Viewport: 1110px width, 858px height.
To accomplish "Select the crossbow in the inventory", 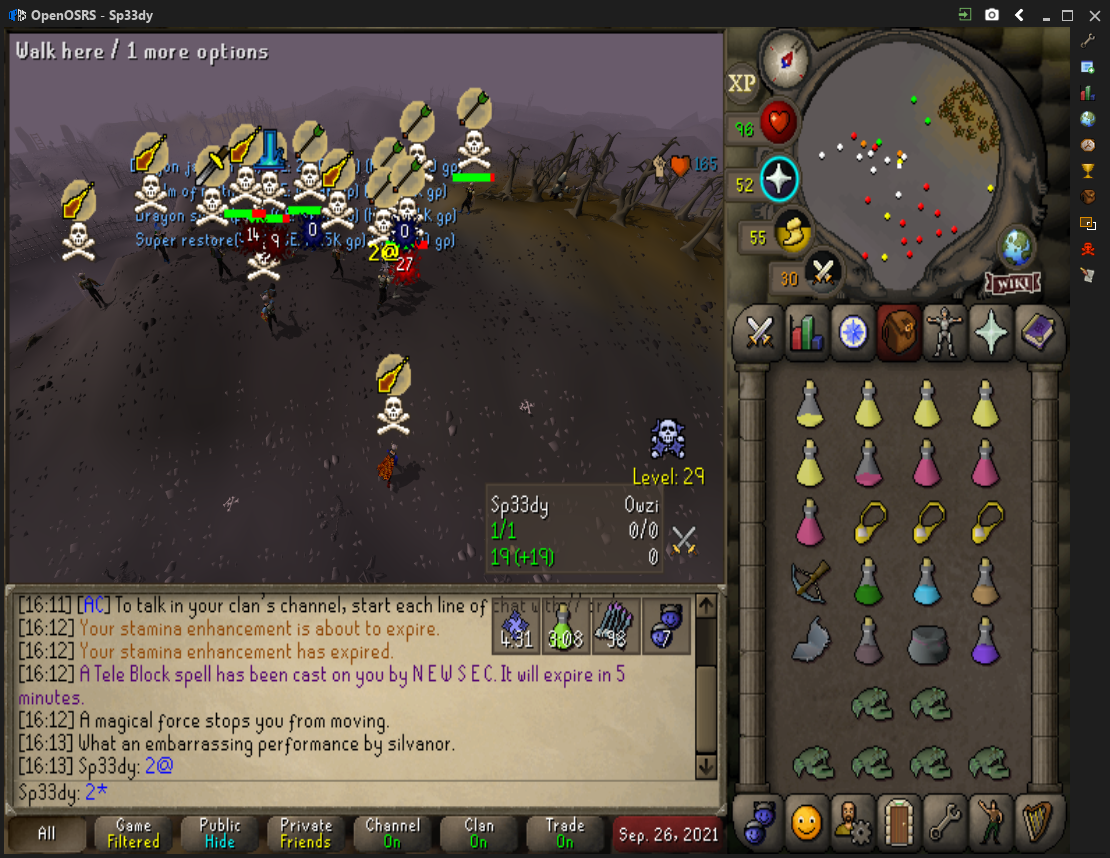I will click(x=810, y=580).
